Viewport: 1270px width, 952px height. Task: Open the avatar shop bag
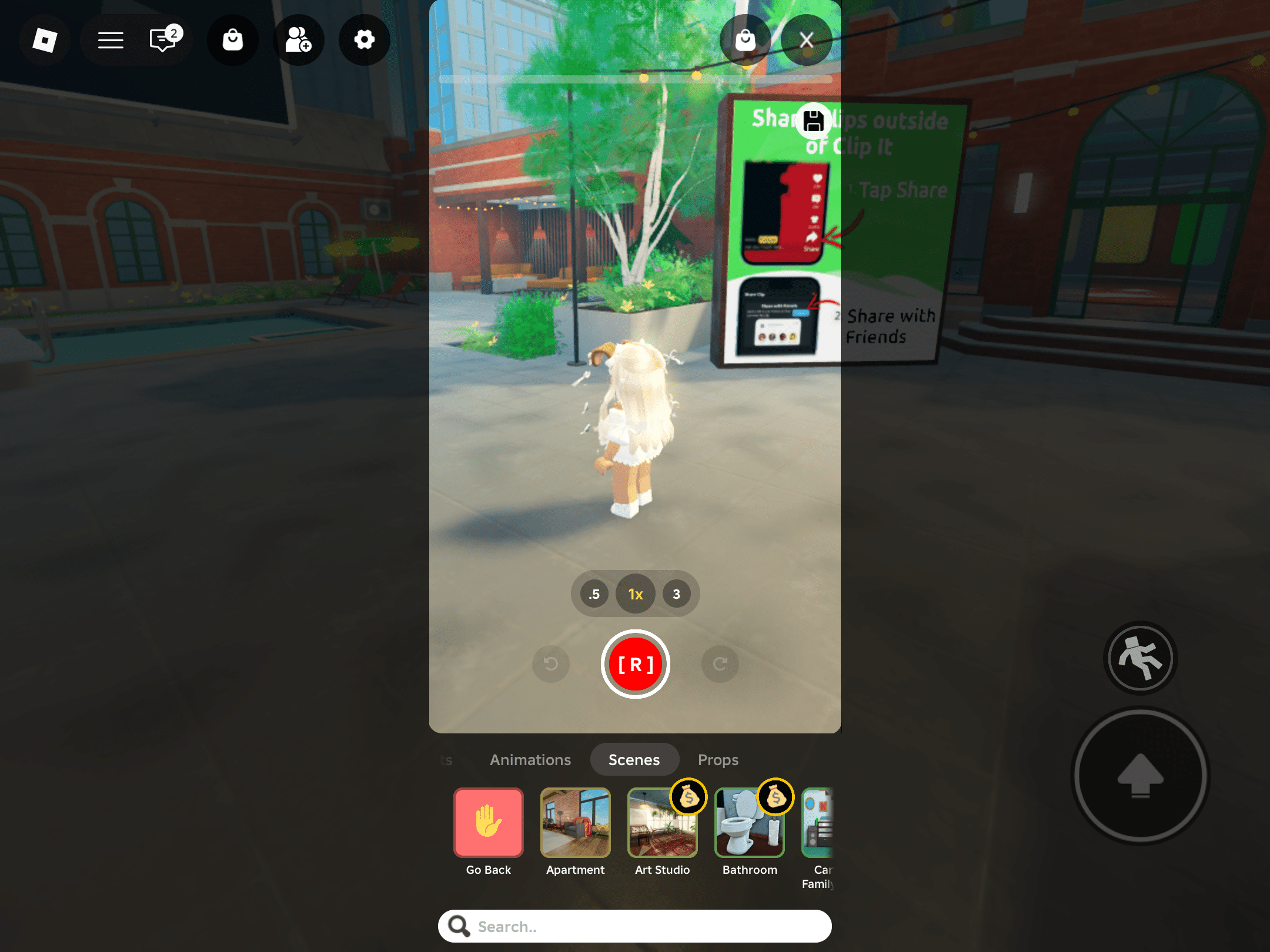click(233, 40)
